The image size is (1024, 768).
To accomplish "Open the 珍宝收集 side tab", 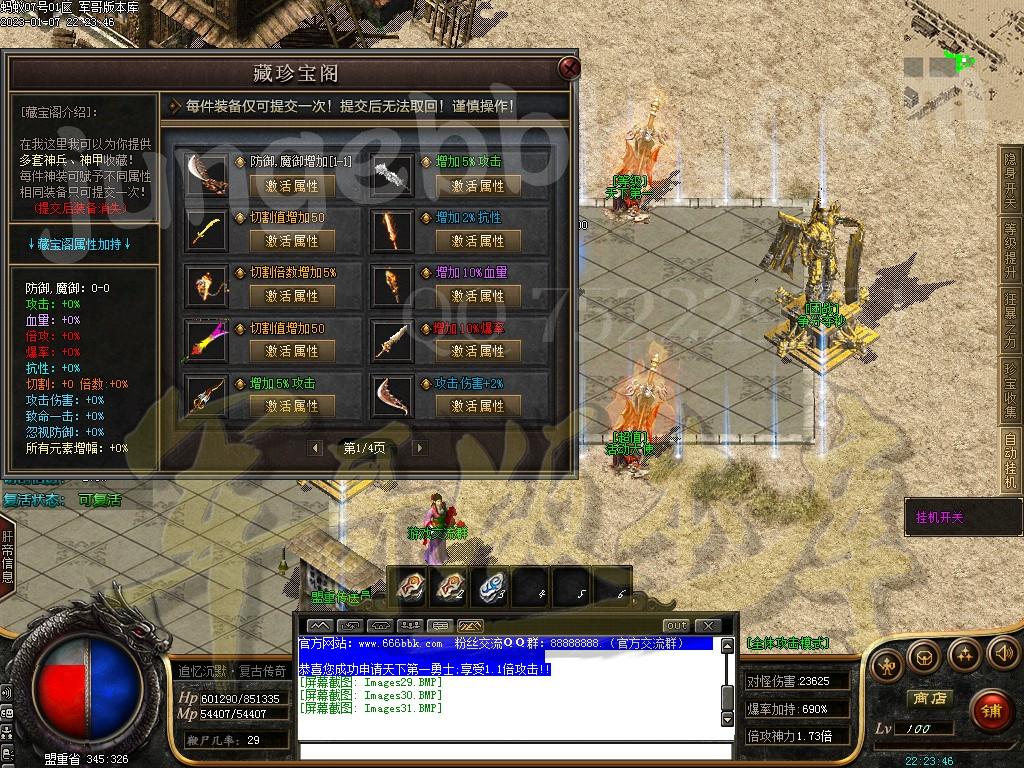I will pyautogui.click(x=1010, y=391).
